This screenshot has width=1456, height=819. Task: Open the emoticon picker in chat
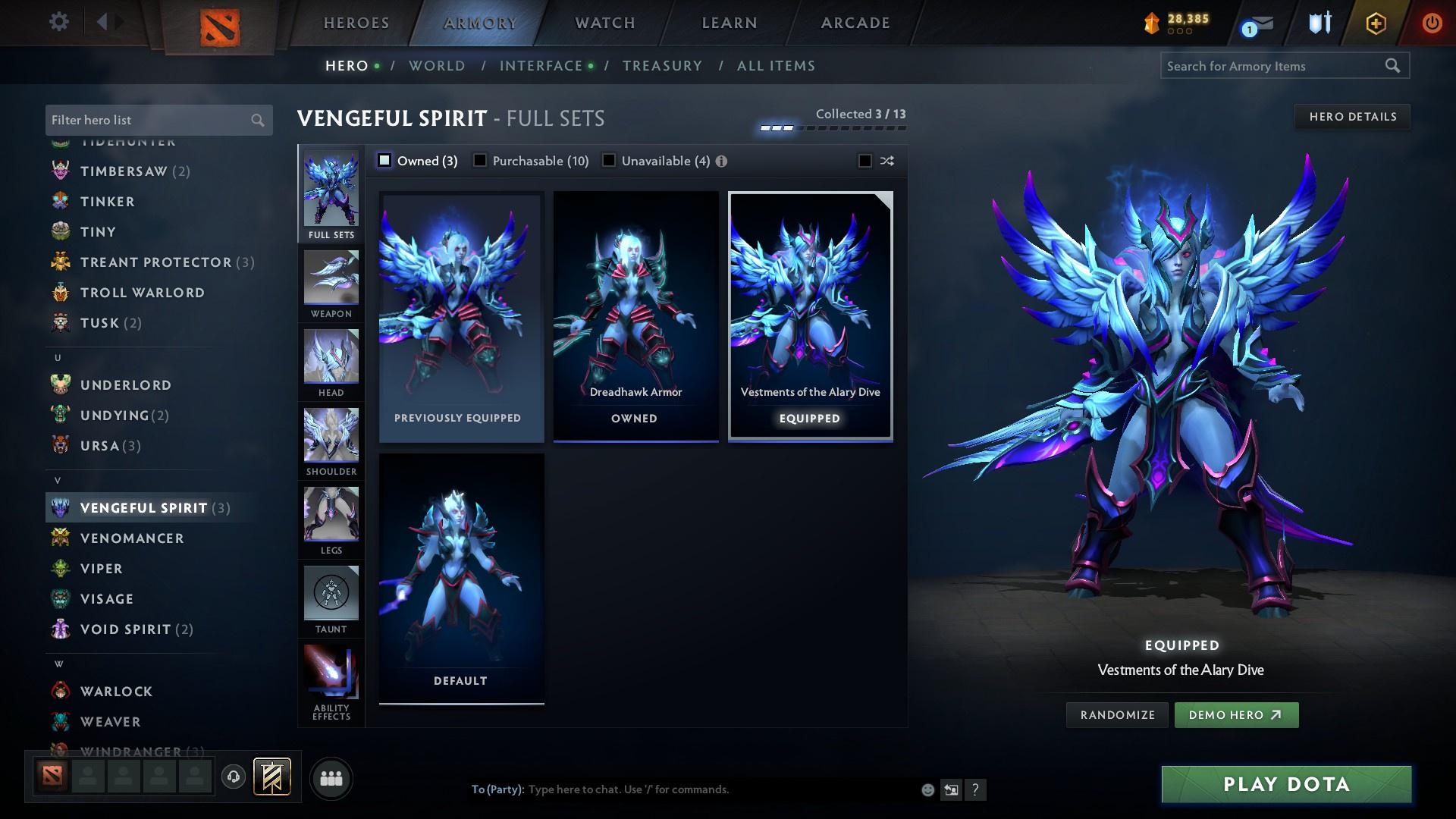coord(927,789)
